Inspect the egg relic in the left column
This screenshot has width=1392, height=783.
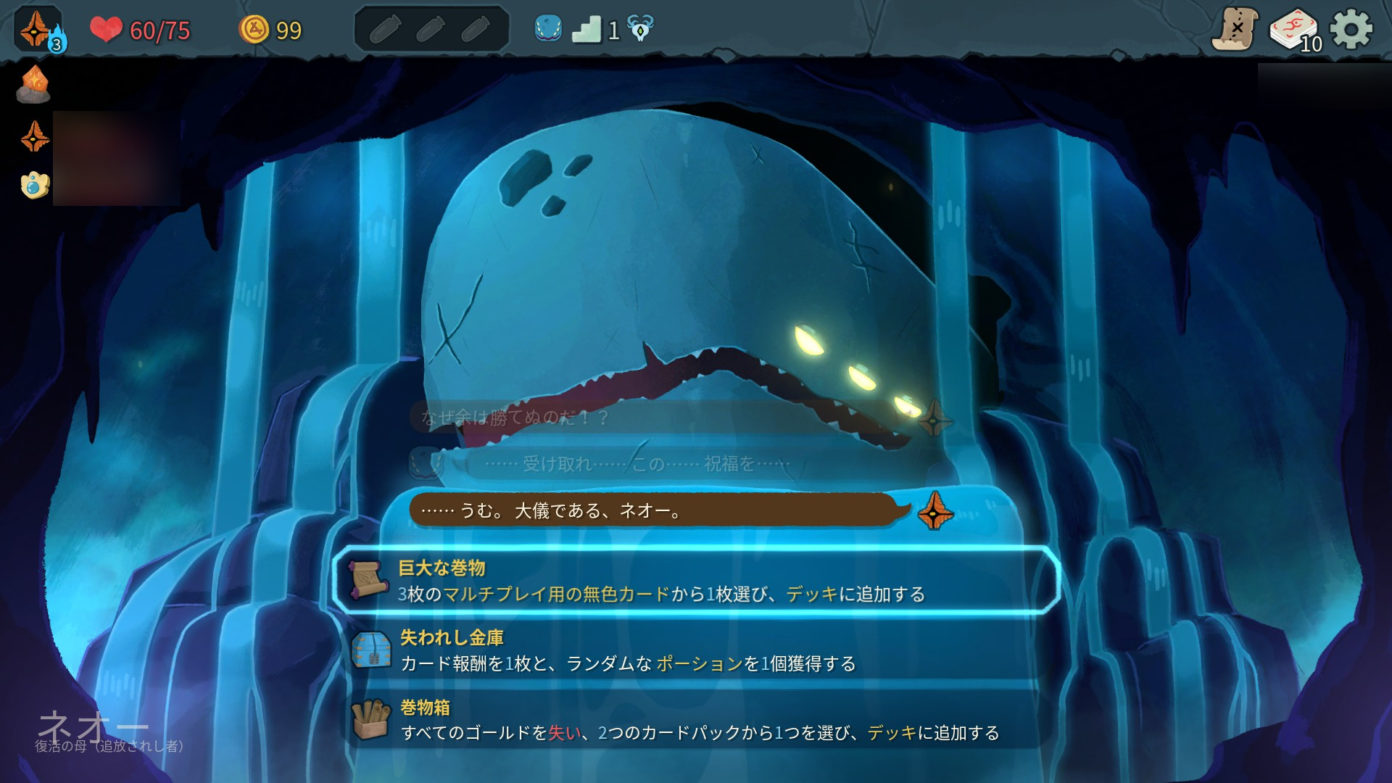35,185
